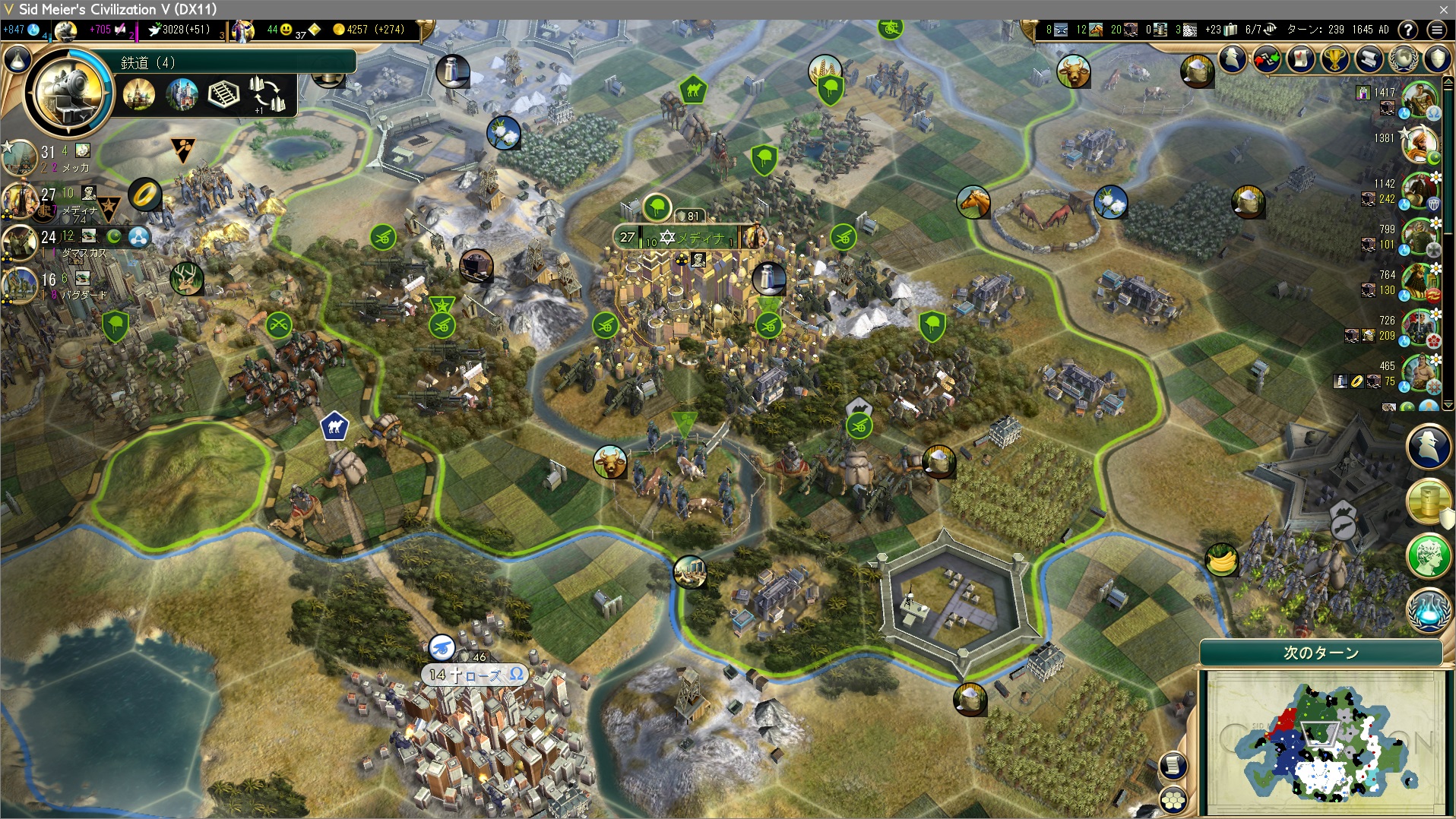Viewport: 1456px width, 819px height.
Task: Open the メディナ city banner
Action: click(688, 238)
